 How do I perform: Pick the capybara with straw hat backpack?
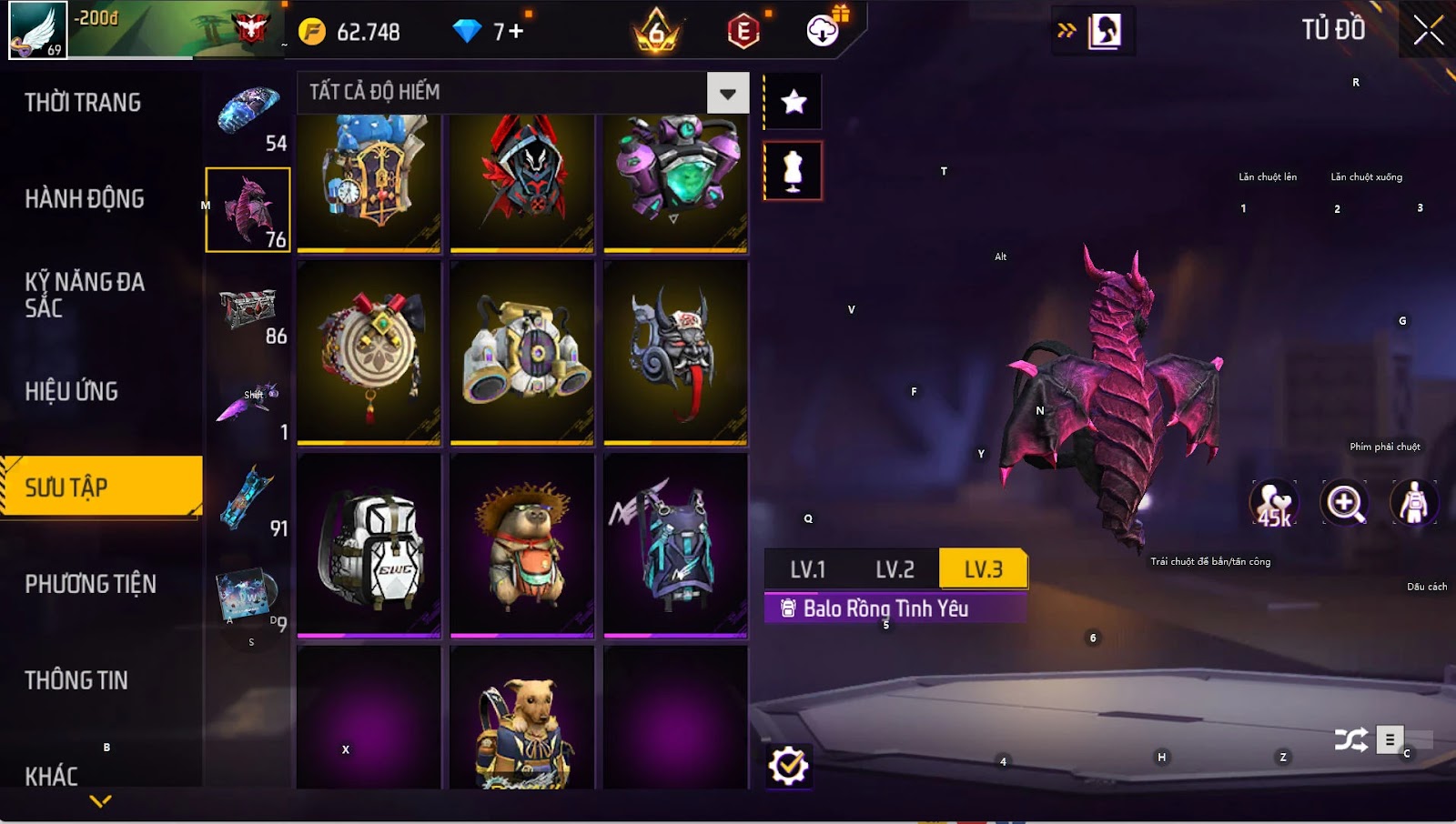pyautogui.click(x=522, y=547)
